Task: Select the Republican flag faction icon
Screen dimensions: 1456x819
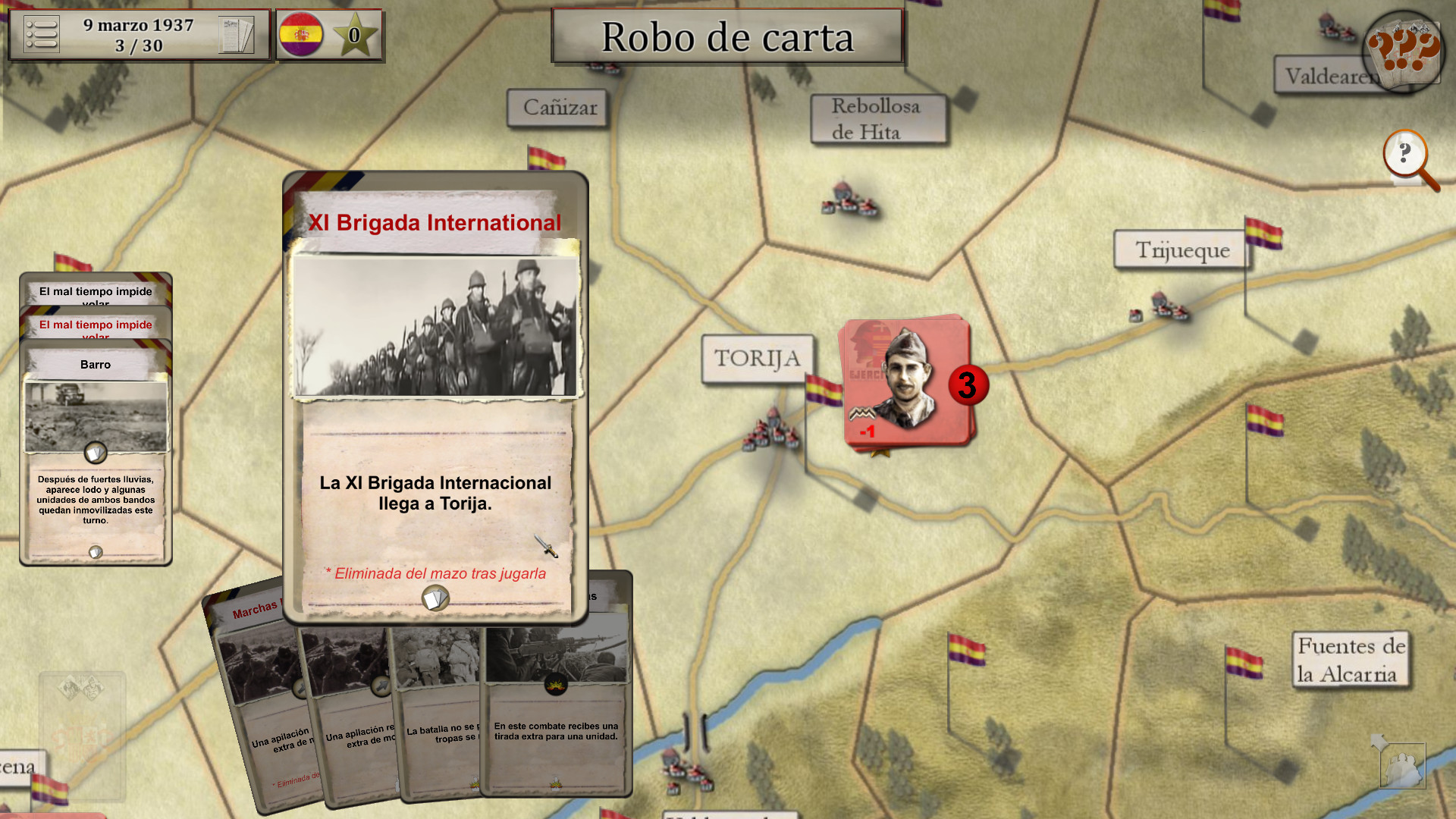Action: (303, 33)
